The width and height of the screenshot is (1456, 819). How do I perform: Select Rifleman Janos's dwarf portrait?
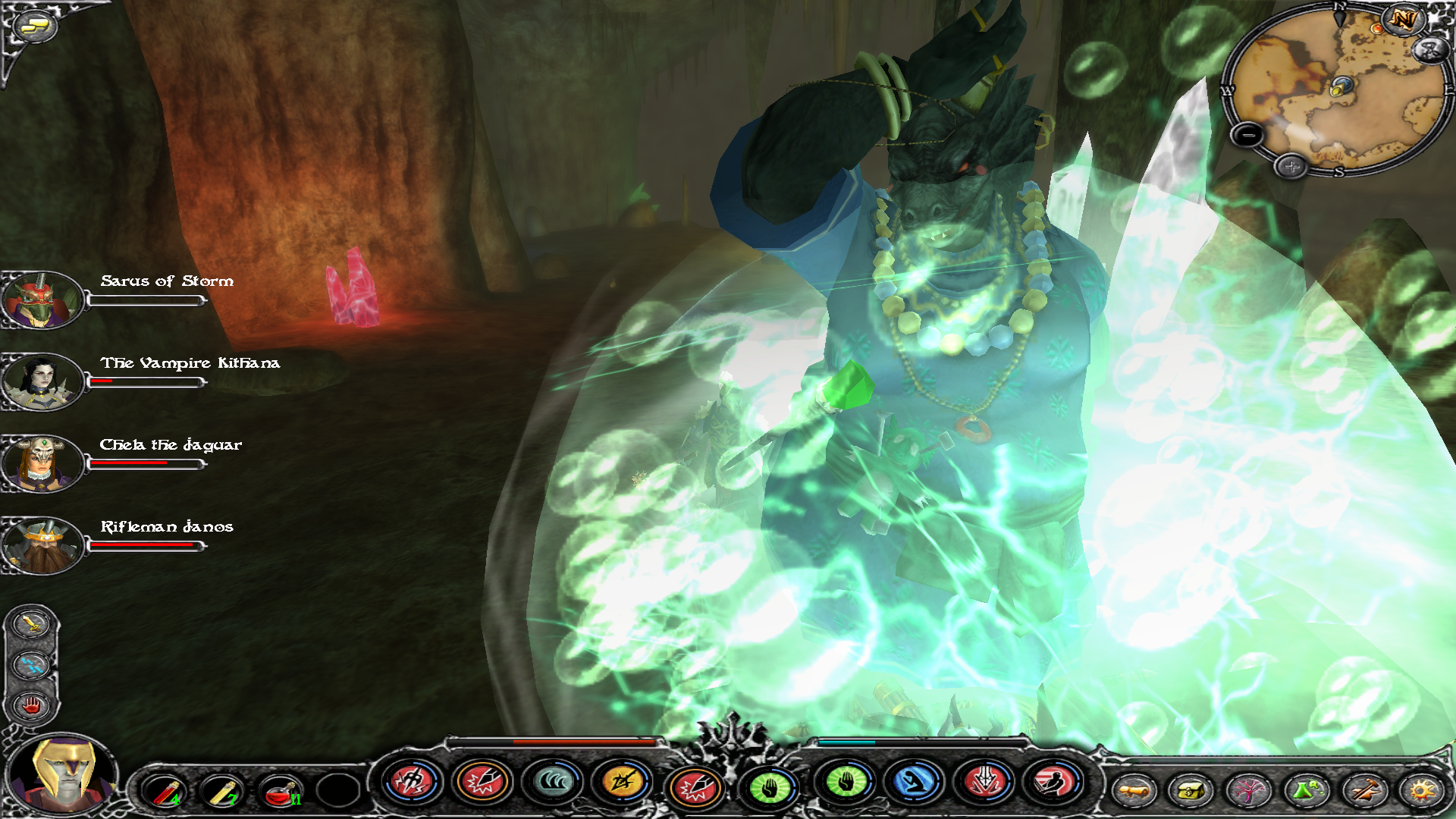point(42,545)
